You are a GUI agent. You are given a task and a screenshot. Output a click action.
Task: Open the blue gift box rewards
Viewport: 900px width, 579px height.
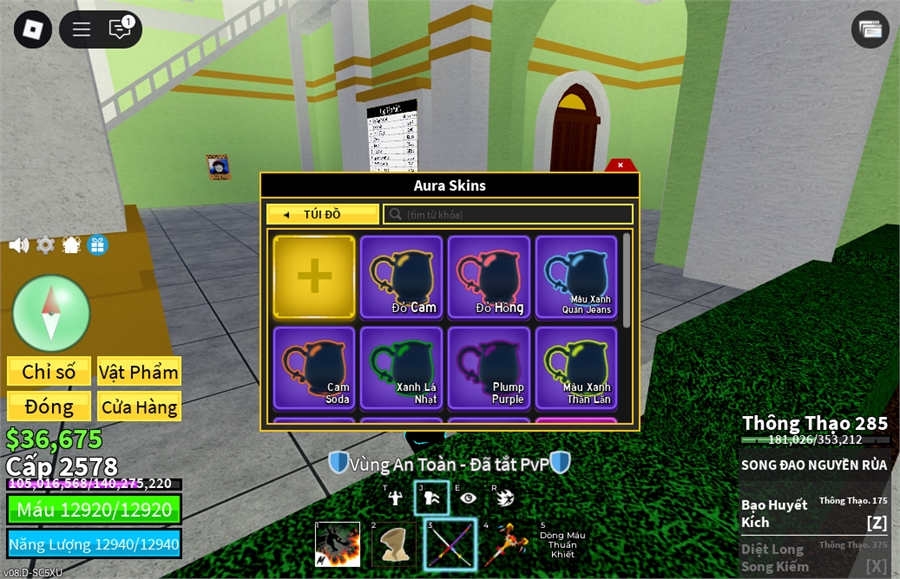click(x=97, y=245)
